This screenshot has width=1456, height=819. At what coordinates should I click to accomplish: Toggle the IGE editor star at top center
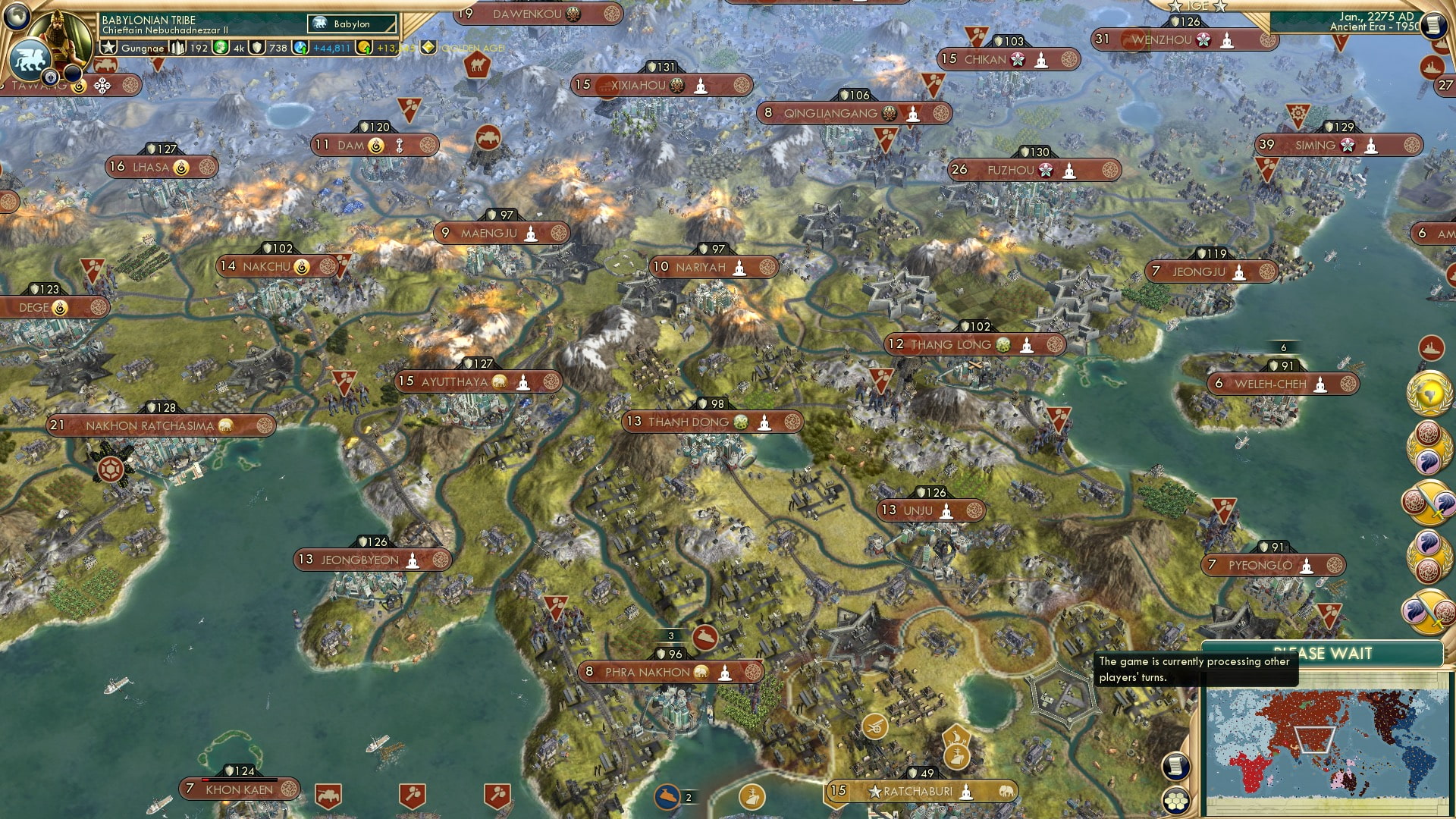click(1176, 7)
